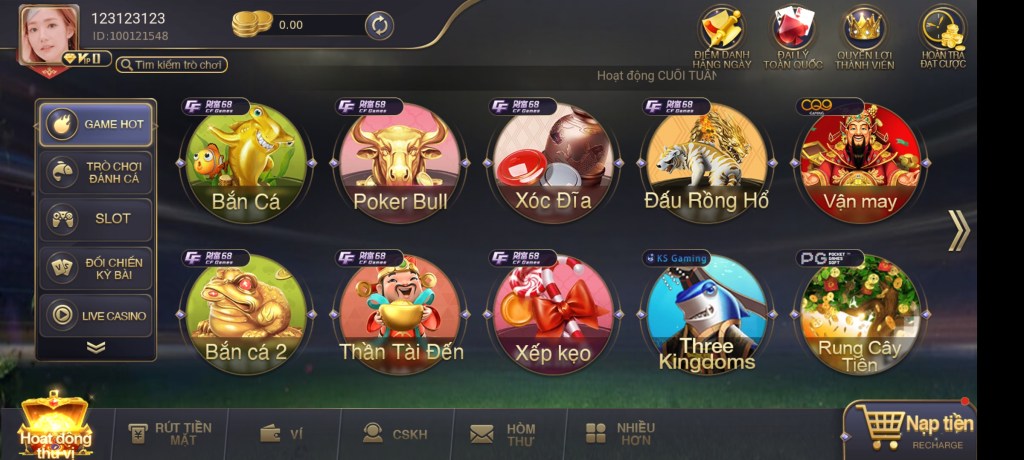Switch to the Slot category
This screenshot has height=460, width=1024.
[x=96, y=219]
